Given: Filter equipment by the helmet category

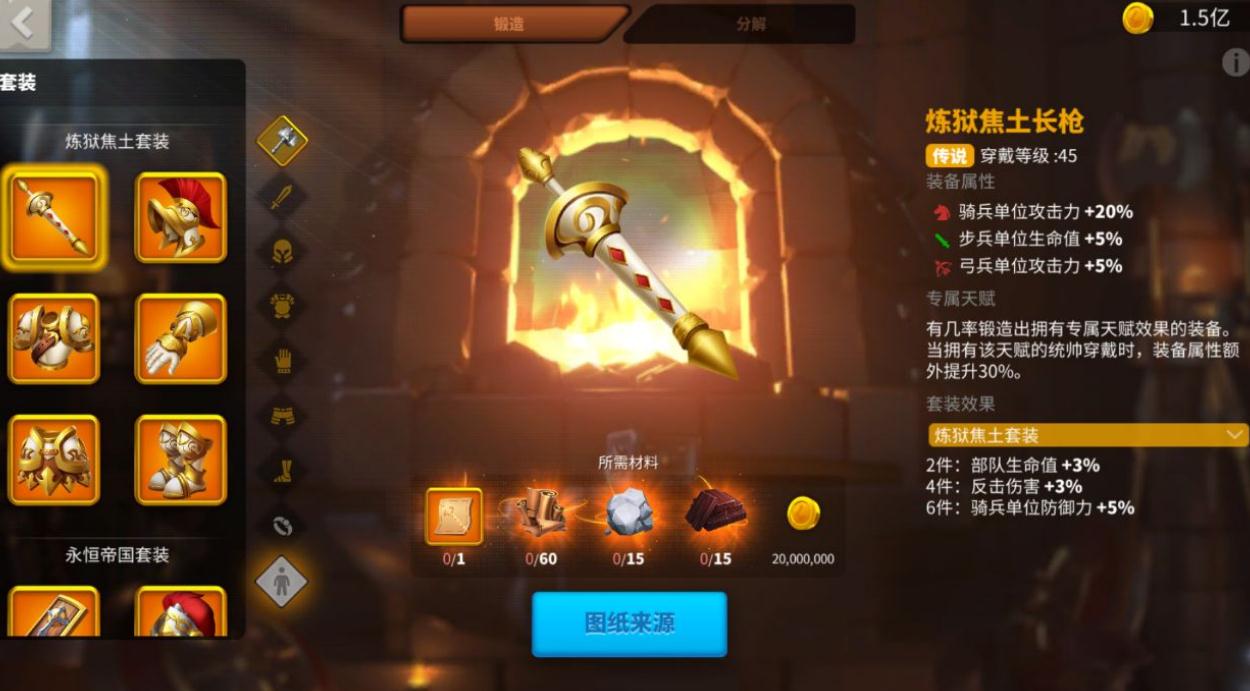Looking at the screenshot, I should click(282, 250).
